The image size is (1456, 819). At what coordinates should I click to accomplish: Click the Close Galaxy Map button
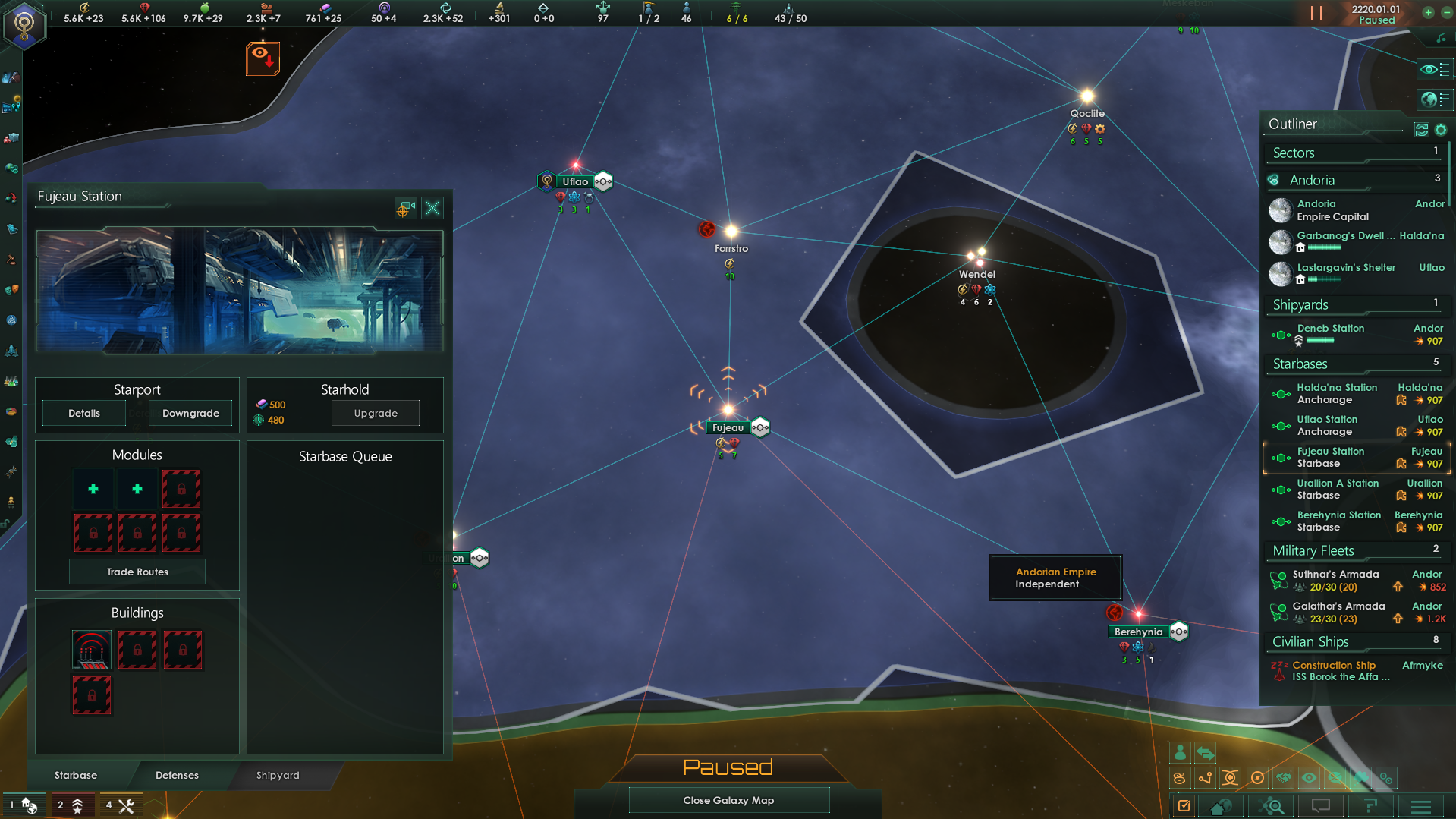pyautogui.click(x=728, y=799)
